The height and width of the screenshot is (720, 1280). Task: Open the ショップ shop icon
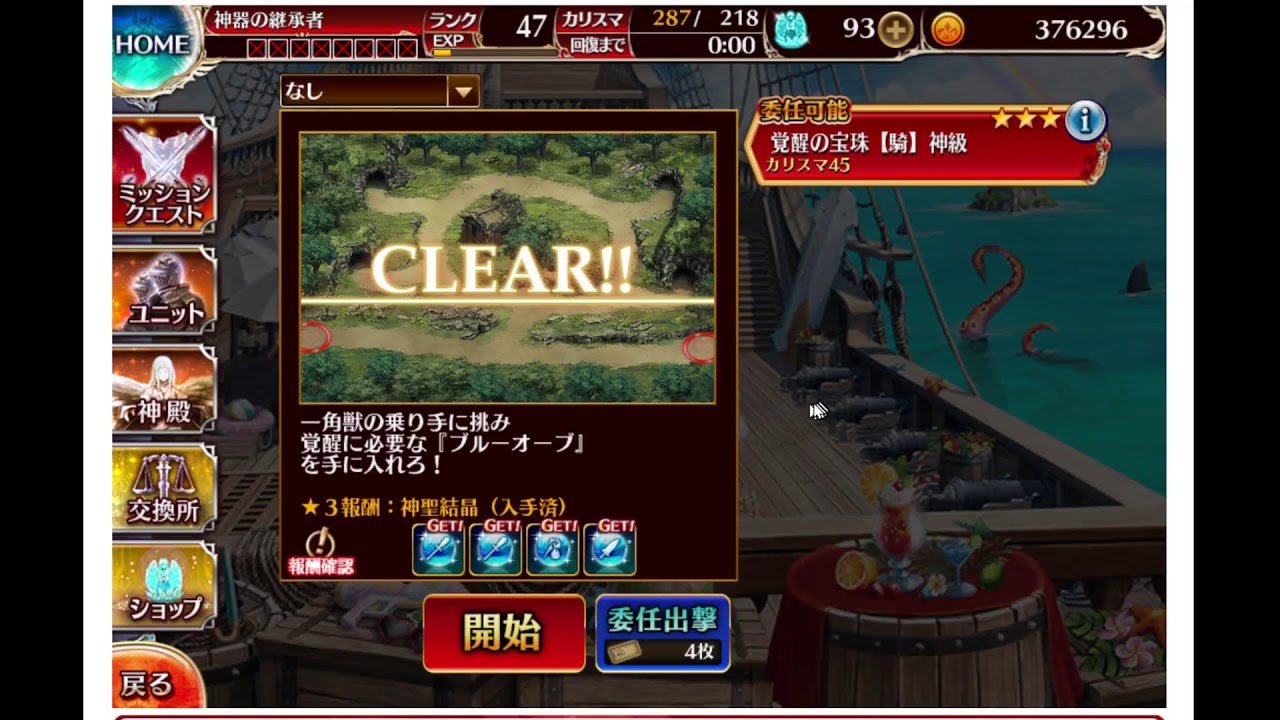[163, 586]
